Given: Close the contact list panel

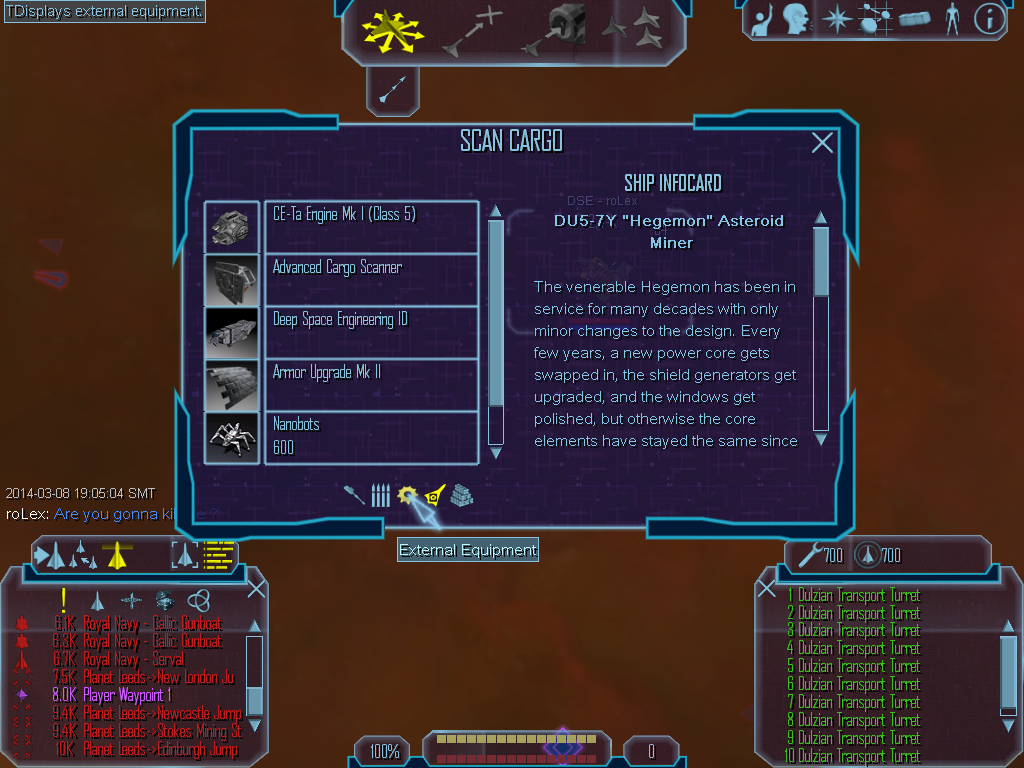Looking at the screenshot, I should 256,588.
